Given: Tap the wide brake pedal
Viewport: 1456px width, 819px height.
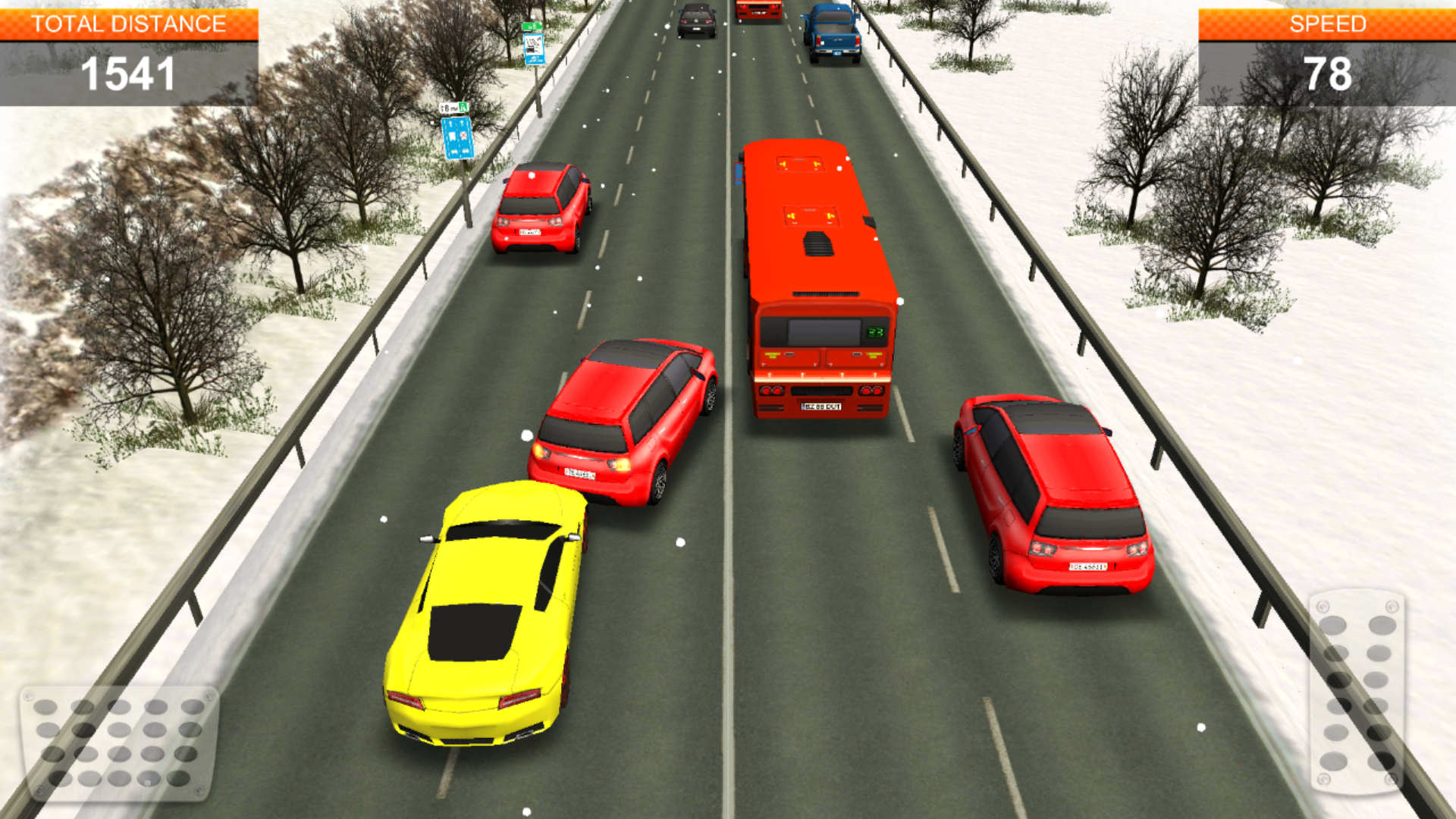Looking at the screenshot, I should tap(119, 742).
